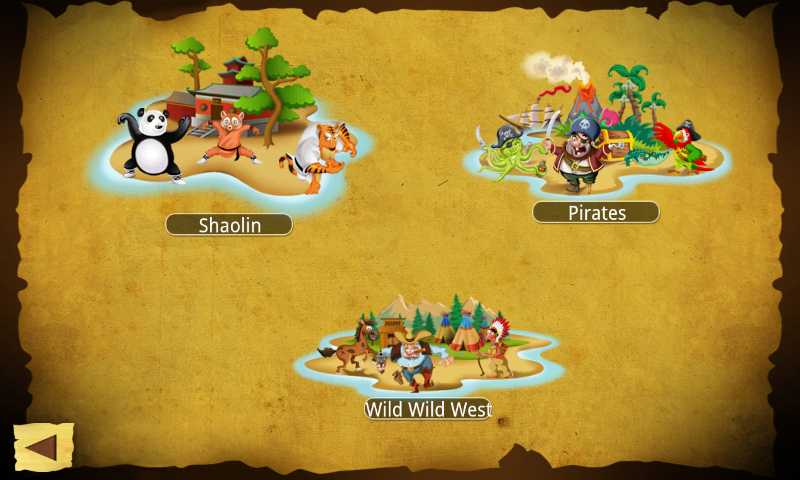Go back with the arrow button
This screenshot has width=800, height=480.
(x=42, y=447)
